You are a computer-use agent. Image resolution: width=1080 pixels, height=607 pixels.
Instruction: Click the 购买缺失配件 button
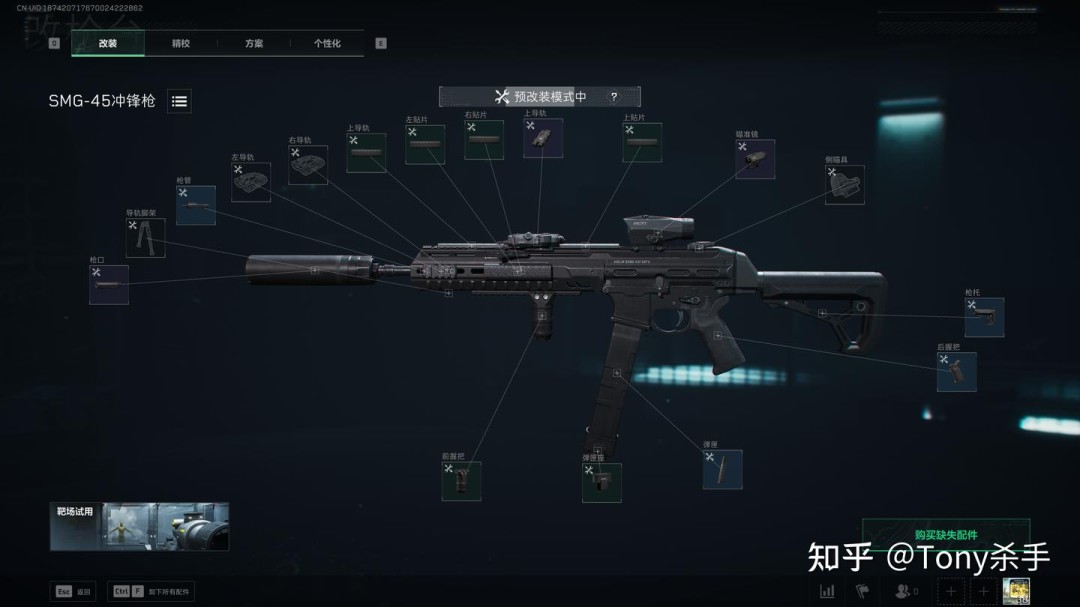[x=945, y=535]
